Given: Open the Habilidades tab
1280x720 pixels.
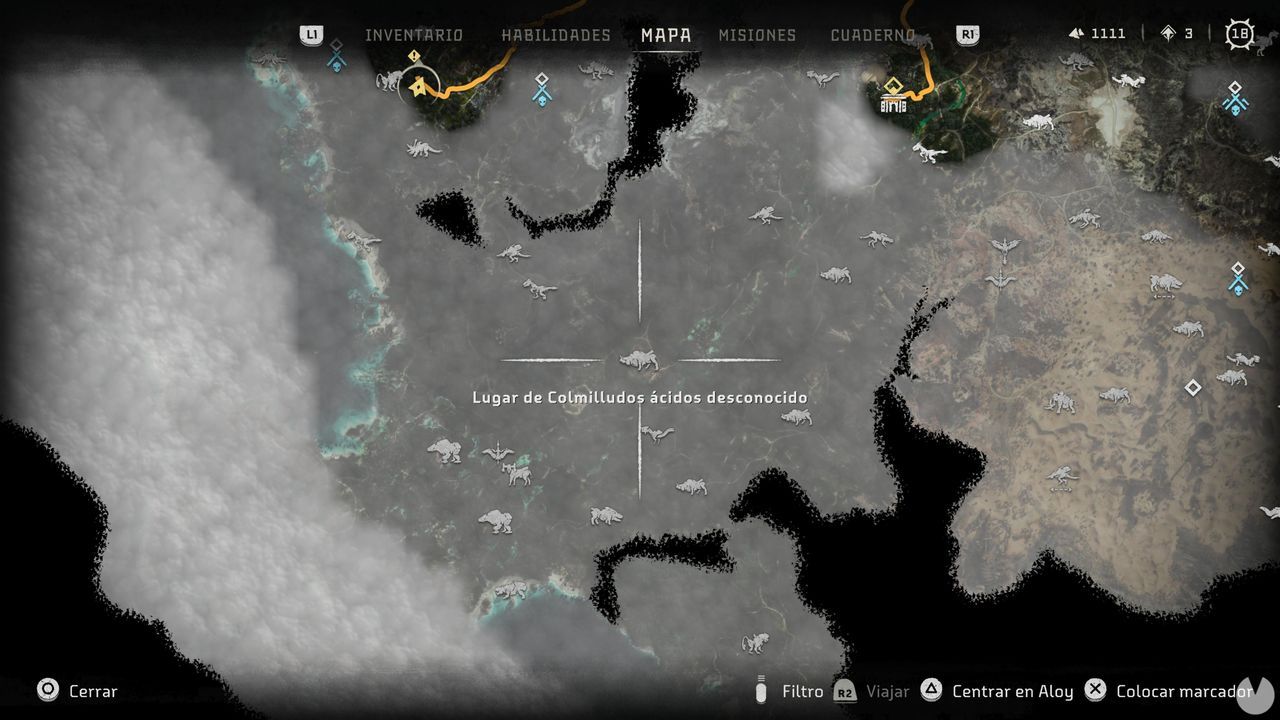Looking at the screenshot, I should coord(555,35).
